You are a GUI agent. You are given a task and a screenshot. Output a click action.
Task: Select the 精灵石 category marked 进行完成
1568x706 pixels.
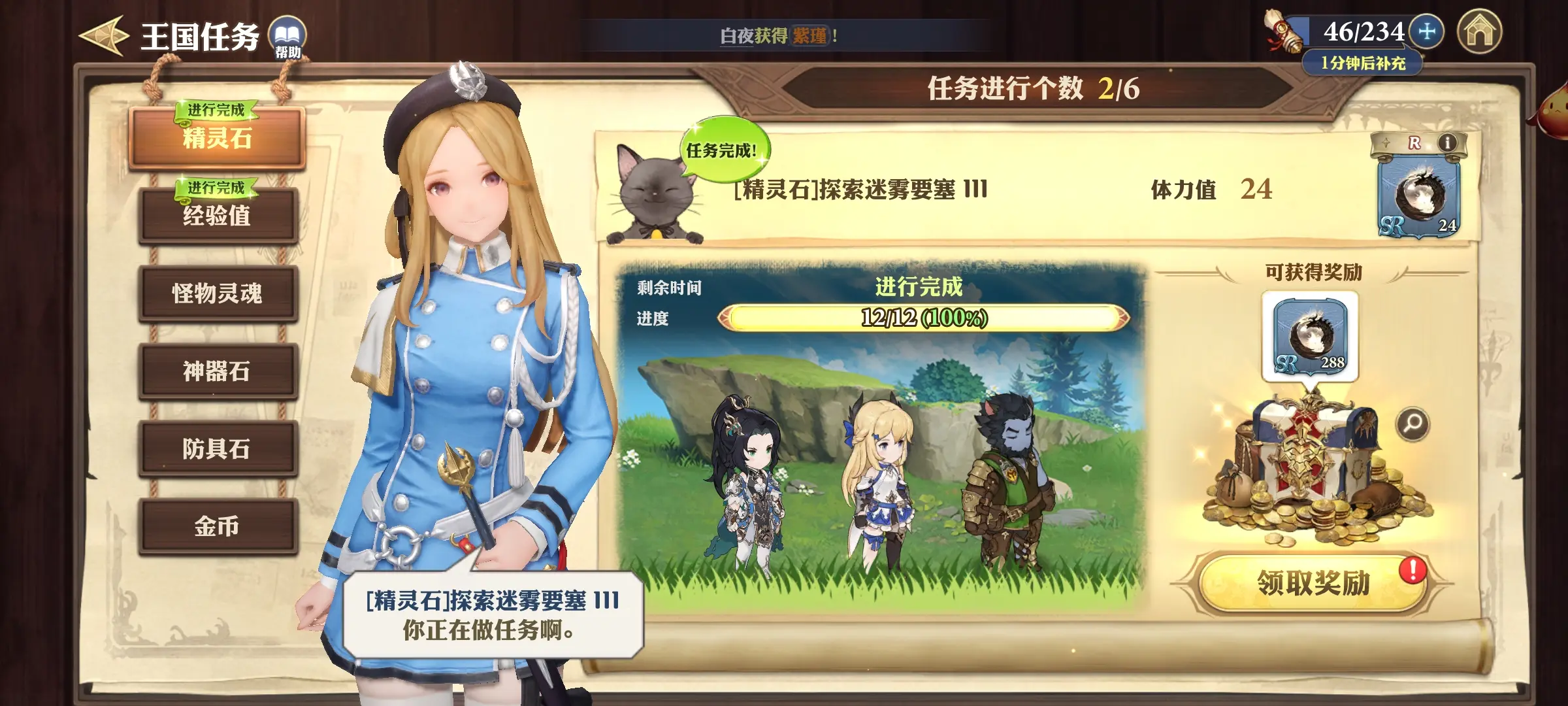tap(219, 139)
